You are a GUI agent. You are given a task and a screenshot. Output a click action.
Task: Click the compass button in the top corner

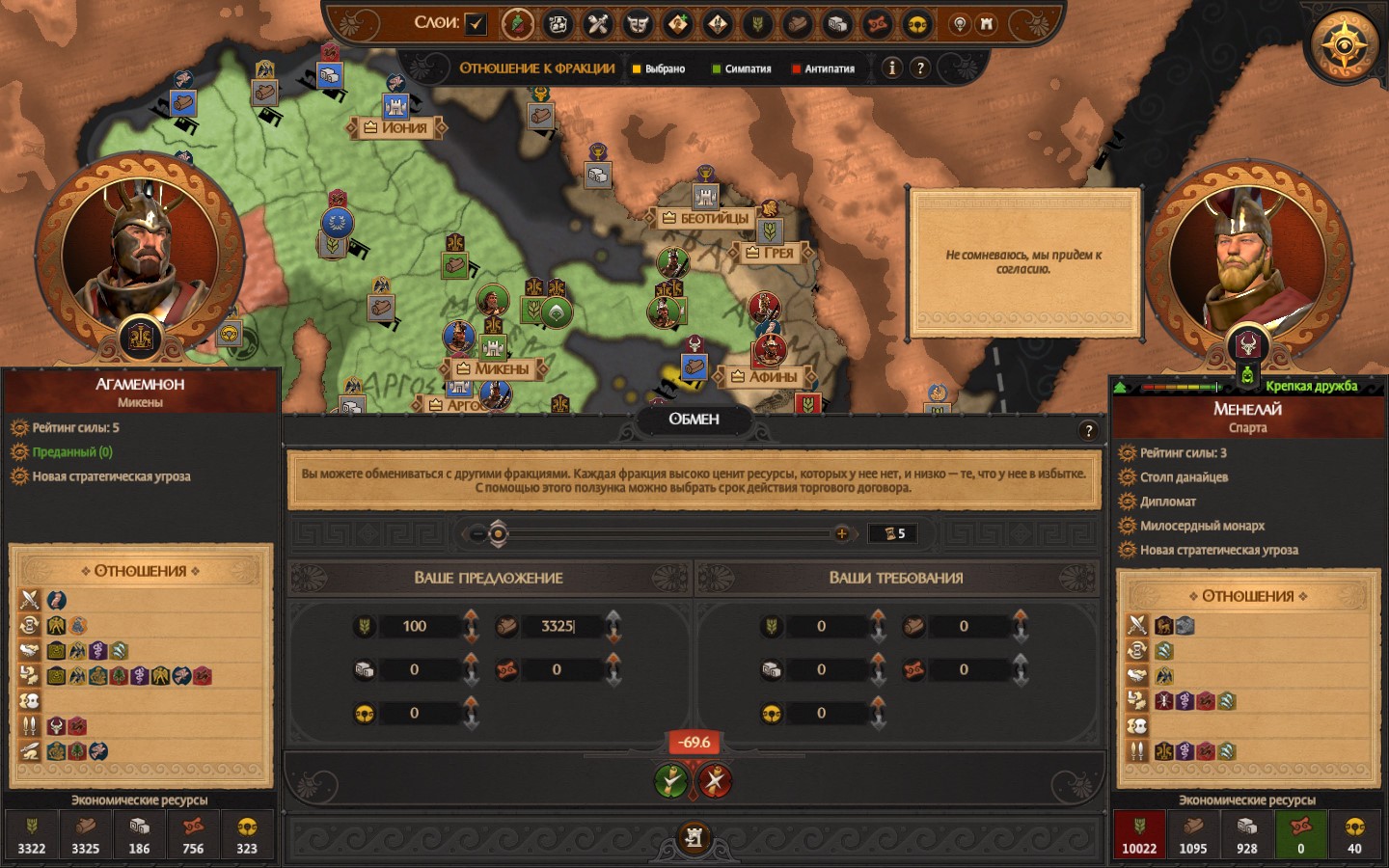1345,44
